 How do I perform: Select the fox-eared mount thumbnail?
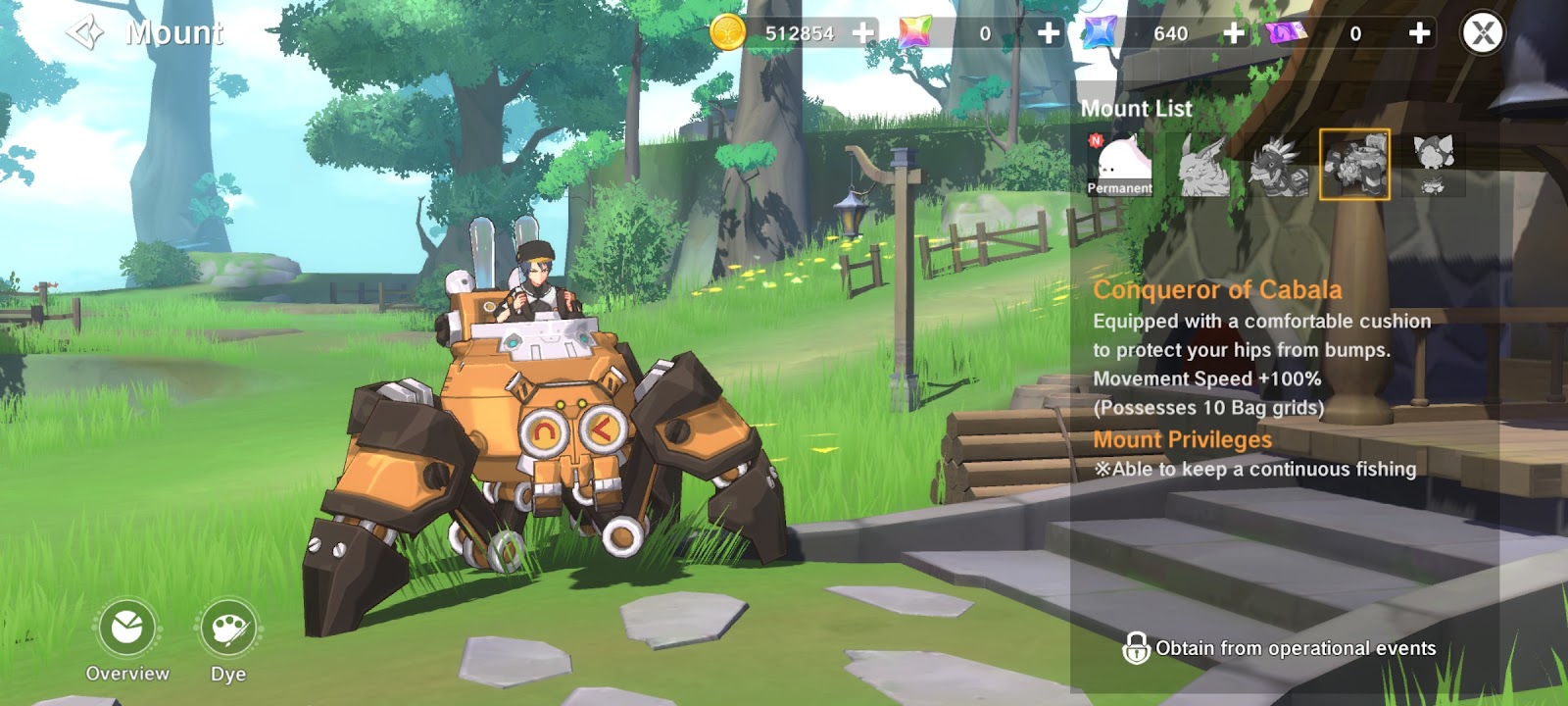1433,165
